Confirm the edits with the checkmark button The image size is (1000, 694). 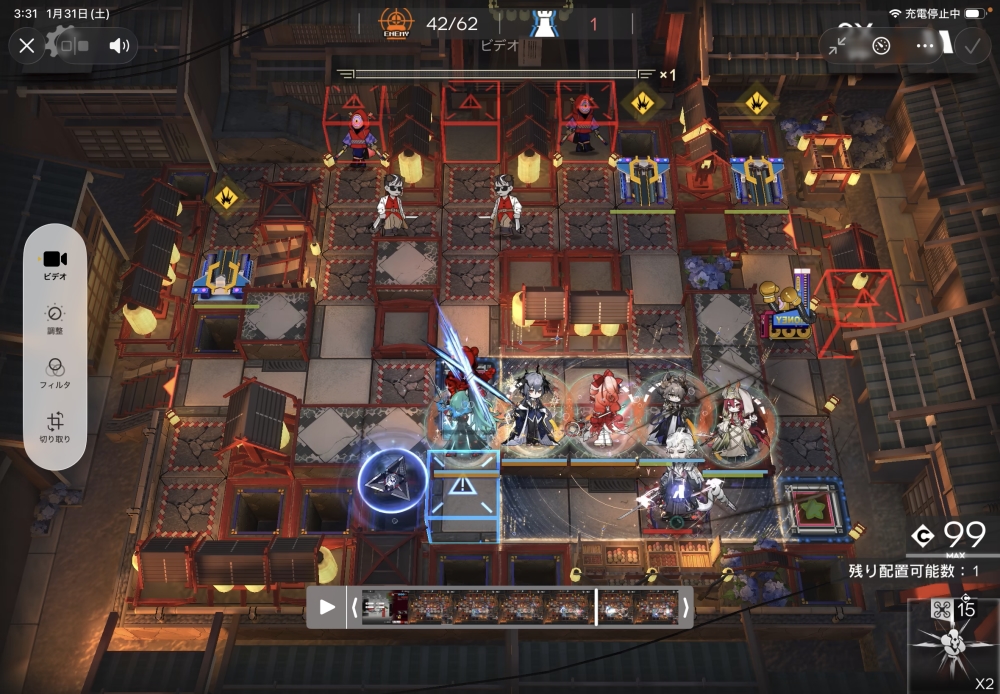pyautogui.click(x=970, y=45)
